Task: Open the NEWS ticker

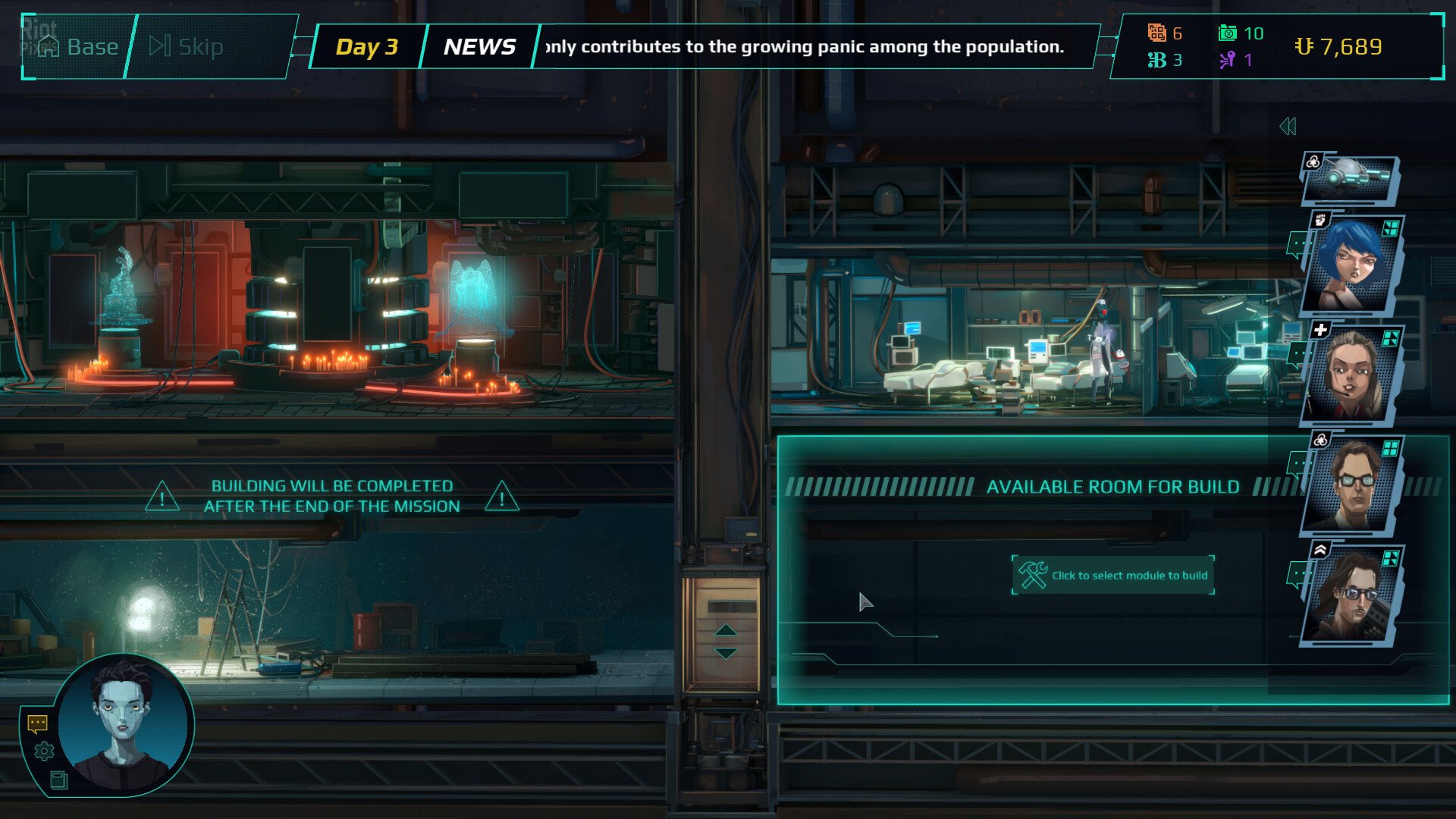Action: click(479, 47)
